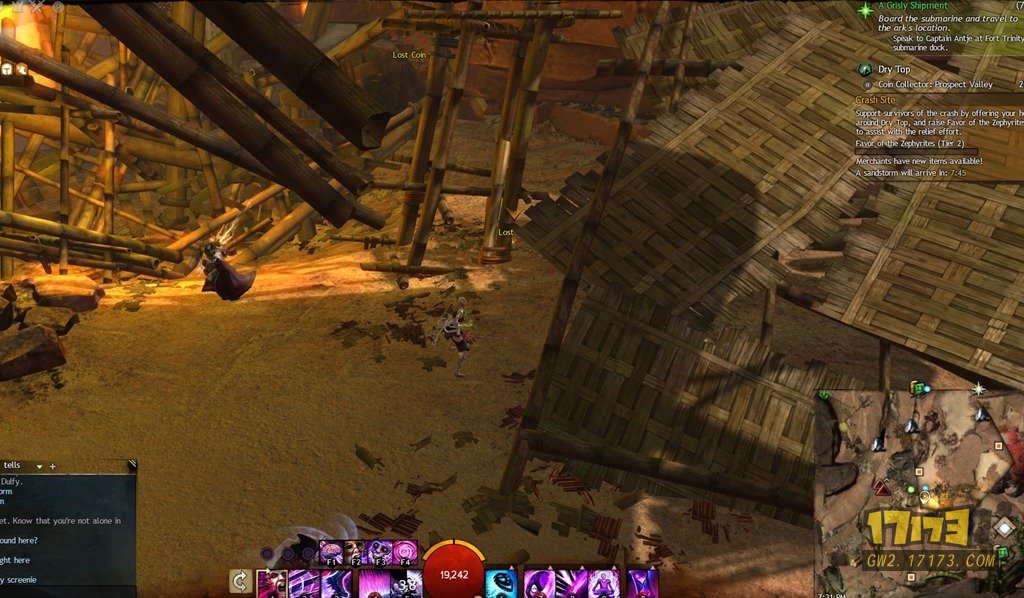Viewport: 1024px width, 598px height.
Task: Use the first weapon skill with screaming face
Action: click(271, 583)
